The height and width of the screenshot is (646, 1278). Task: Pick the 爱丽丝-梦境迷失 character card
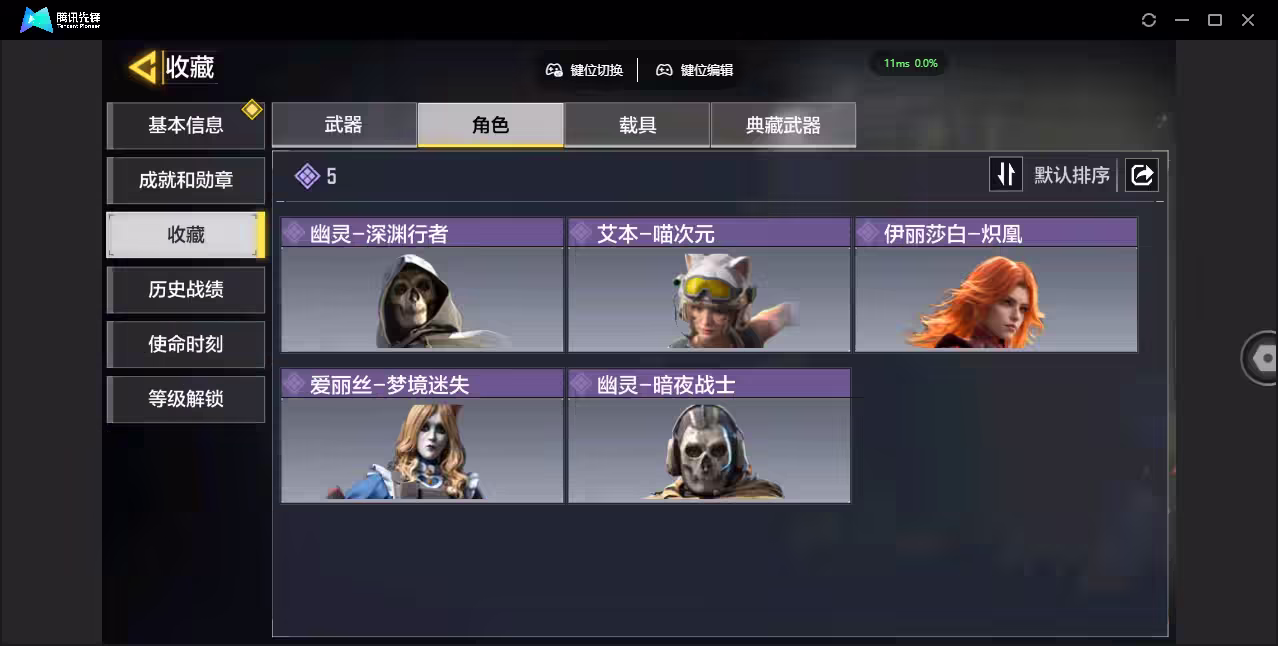point(422,437)
